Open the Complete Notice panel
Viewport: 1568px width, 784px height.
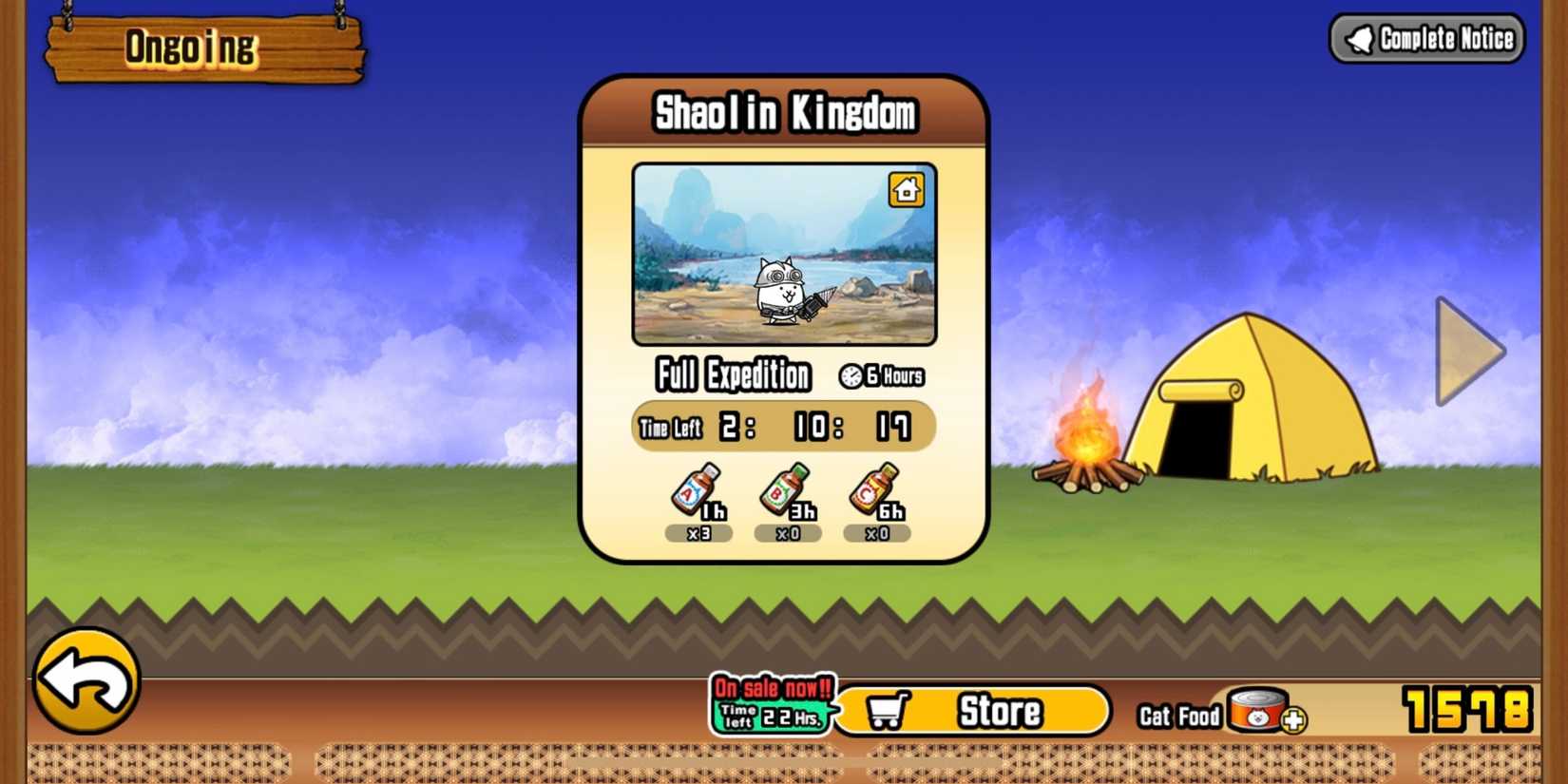click(1425, 38)
